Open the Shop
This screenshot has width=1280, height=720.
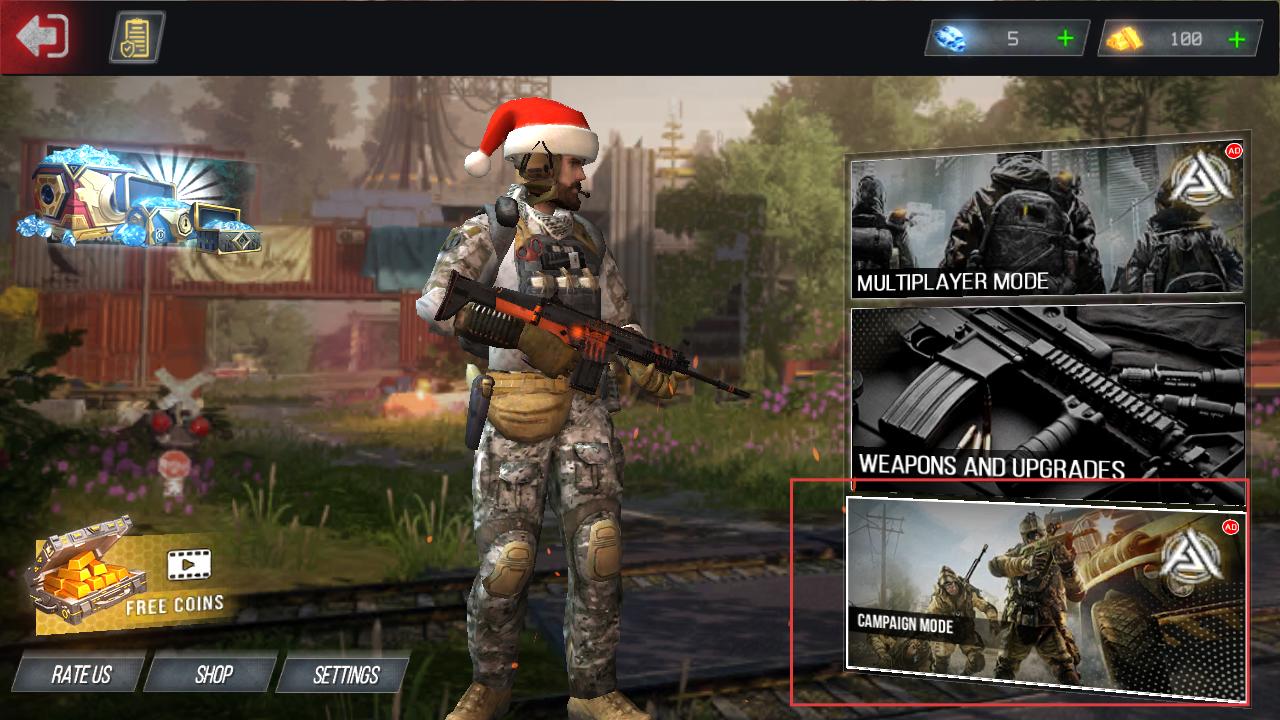click(x=213, y=675)
